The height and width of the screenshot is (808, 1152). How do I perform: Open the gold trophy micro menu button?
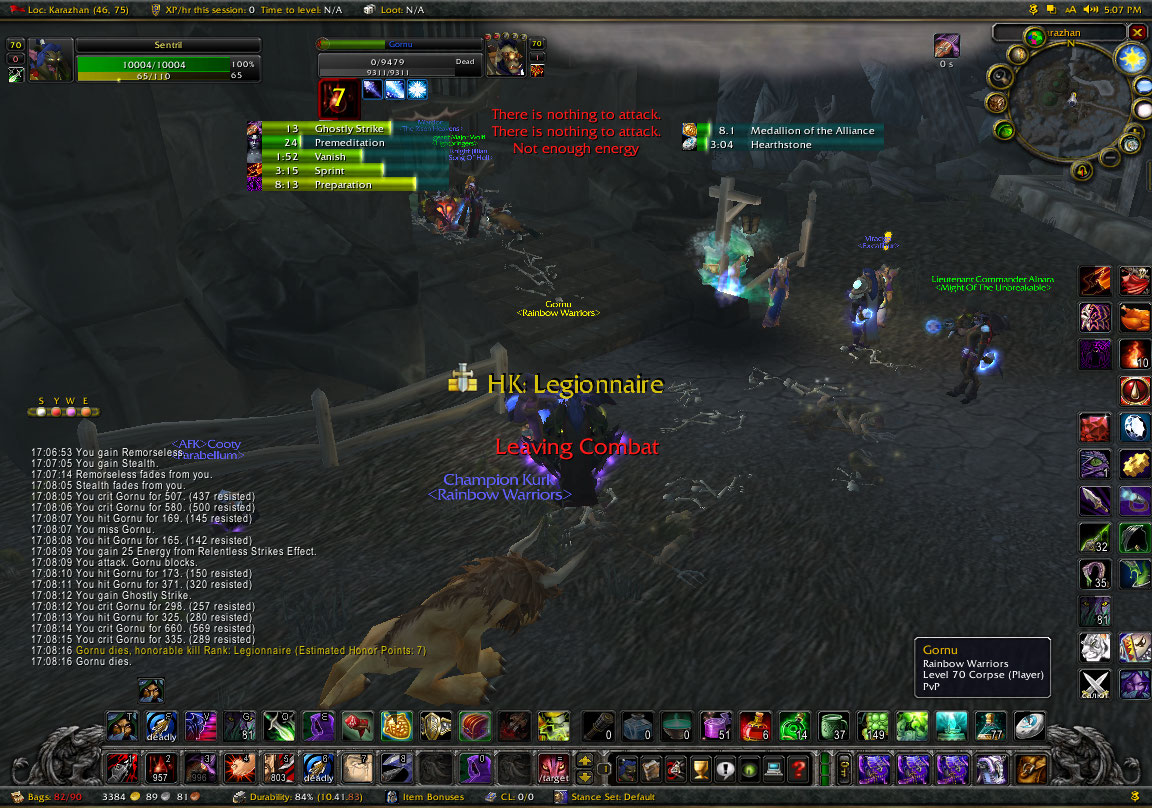pos(701,768)
